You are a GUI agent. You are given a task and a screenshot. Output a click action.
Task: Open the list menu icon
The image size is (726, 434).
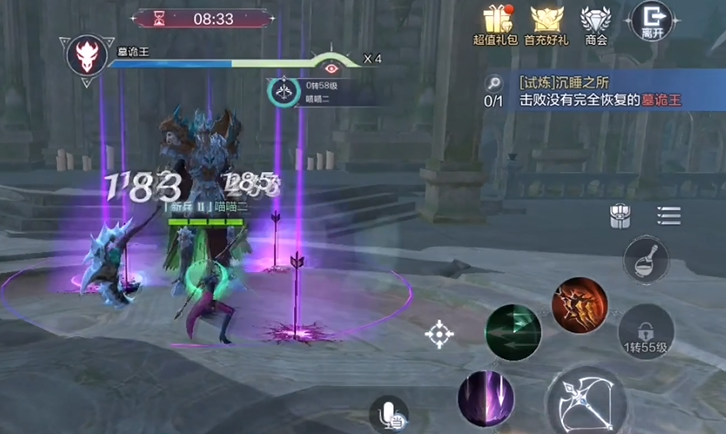point(668,215)
